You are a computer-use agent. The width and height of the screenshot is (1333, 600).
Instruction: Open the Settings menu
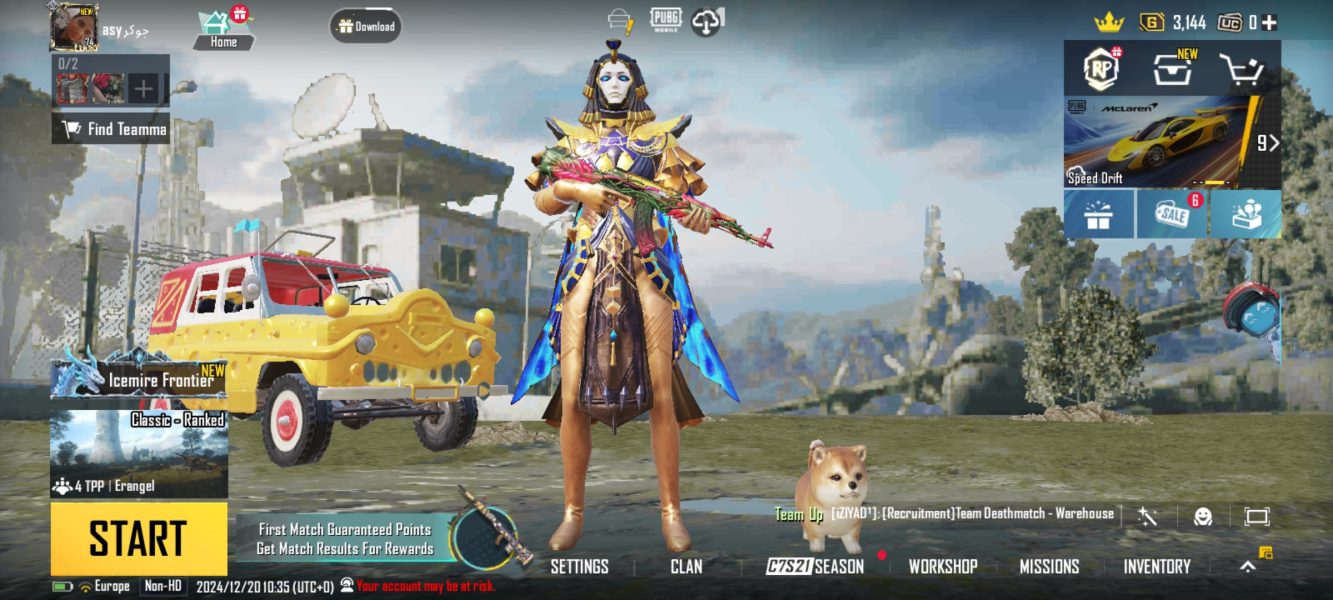[x=579, y=566]
